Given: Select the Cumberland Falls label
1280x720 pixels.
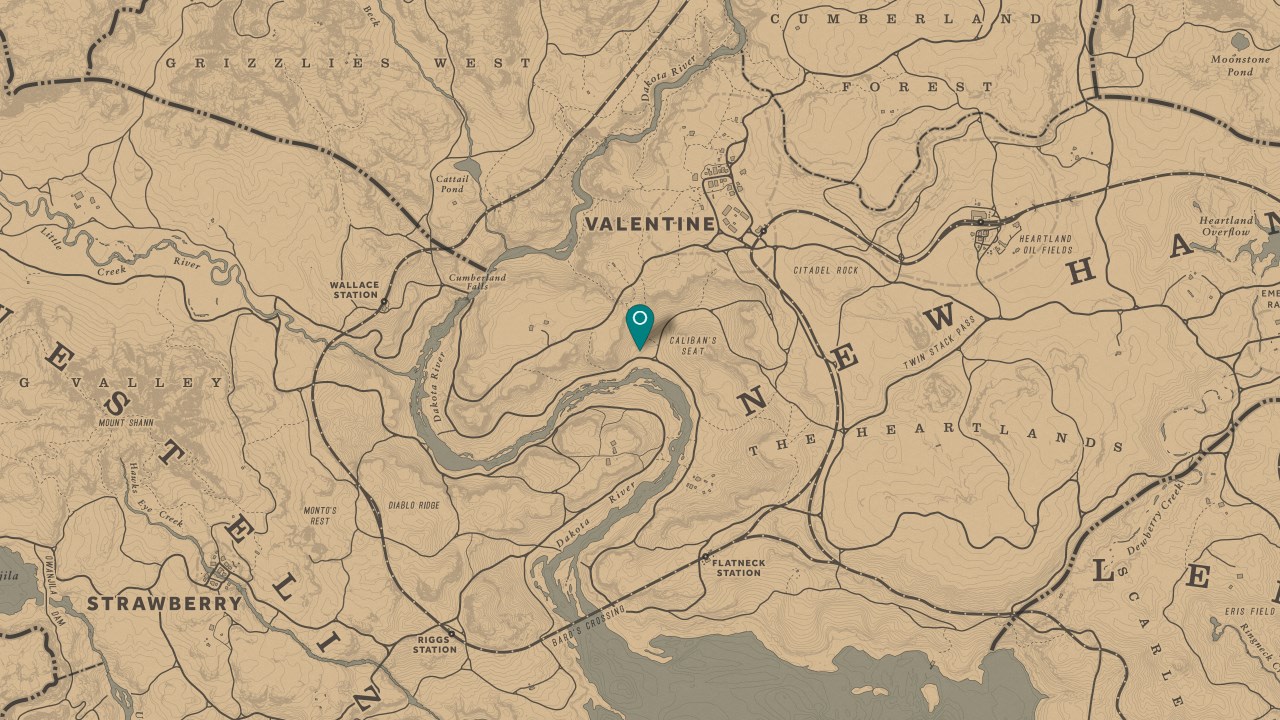Looking at the screenshot, I should click(x=478, y=281).
